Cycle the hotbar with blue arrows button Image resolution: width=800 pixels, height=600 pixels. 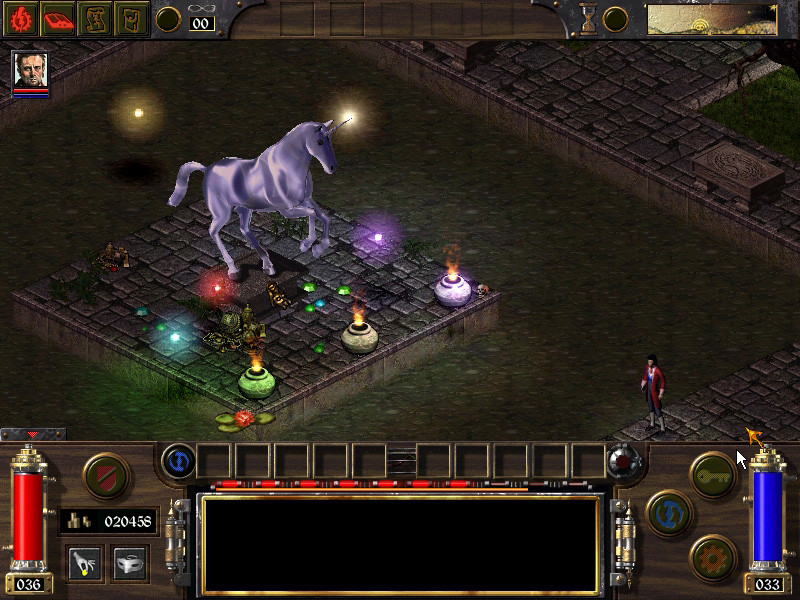point(176,461)
